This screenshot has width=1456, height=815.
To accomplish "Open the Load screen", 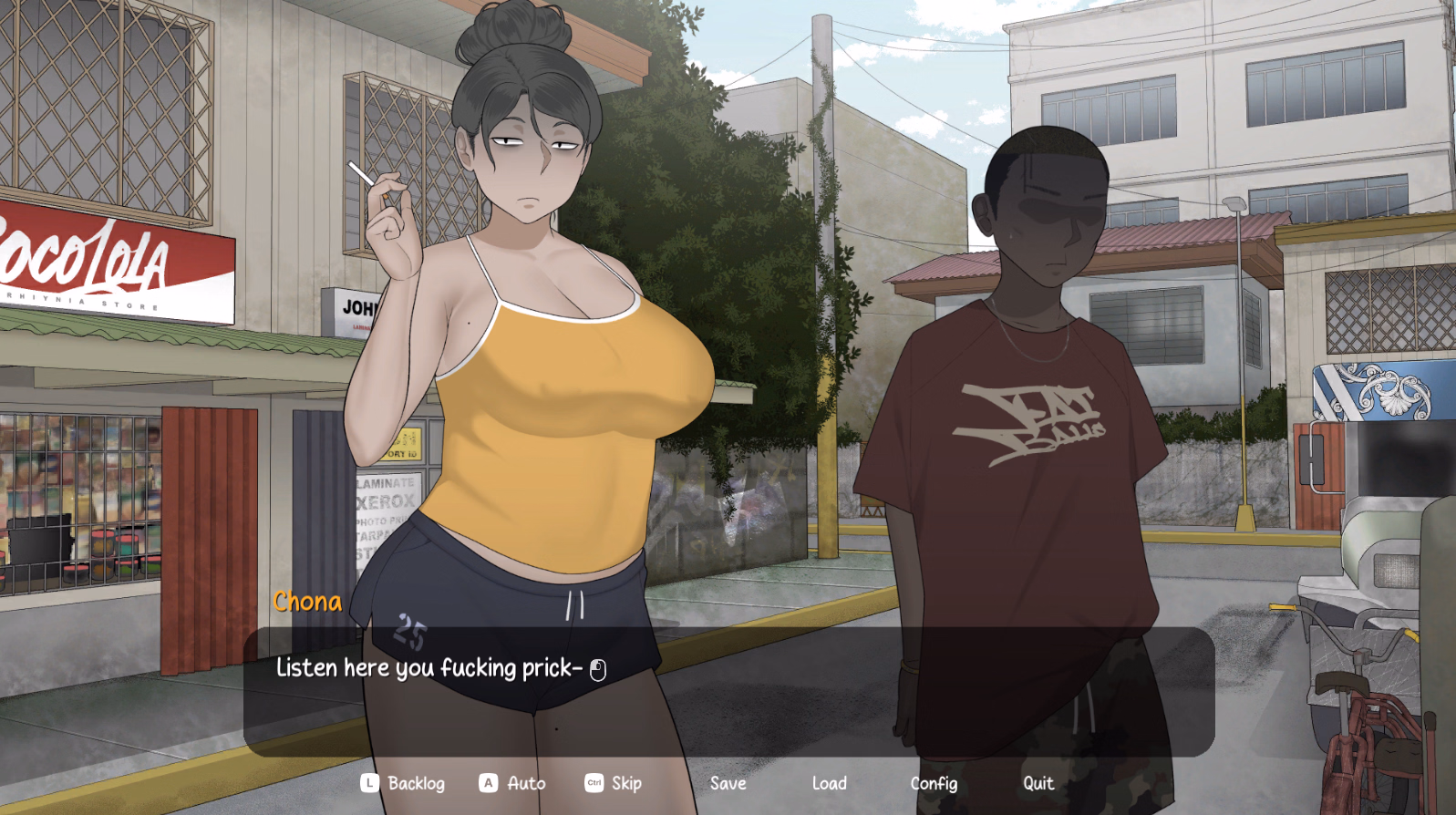I will [x=829, y=783].
